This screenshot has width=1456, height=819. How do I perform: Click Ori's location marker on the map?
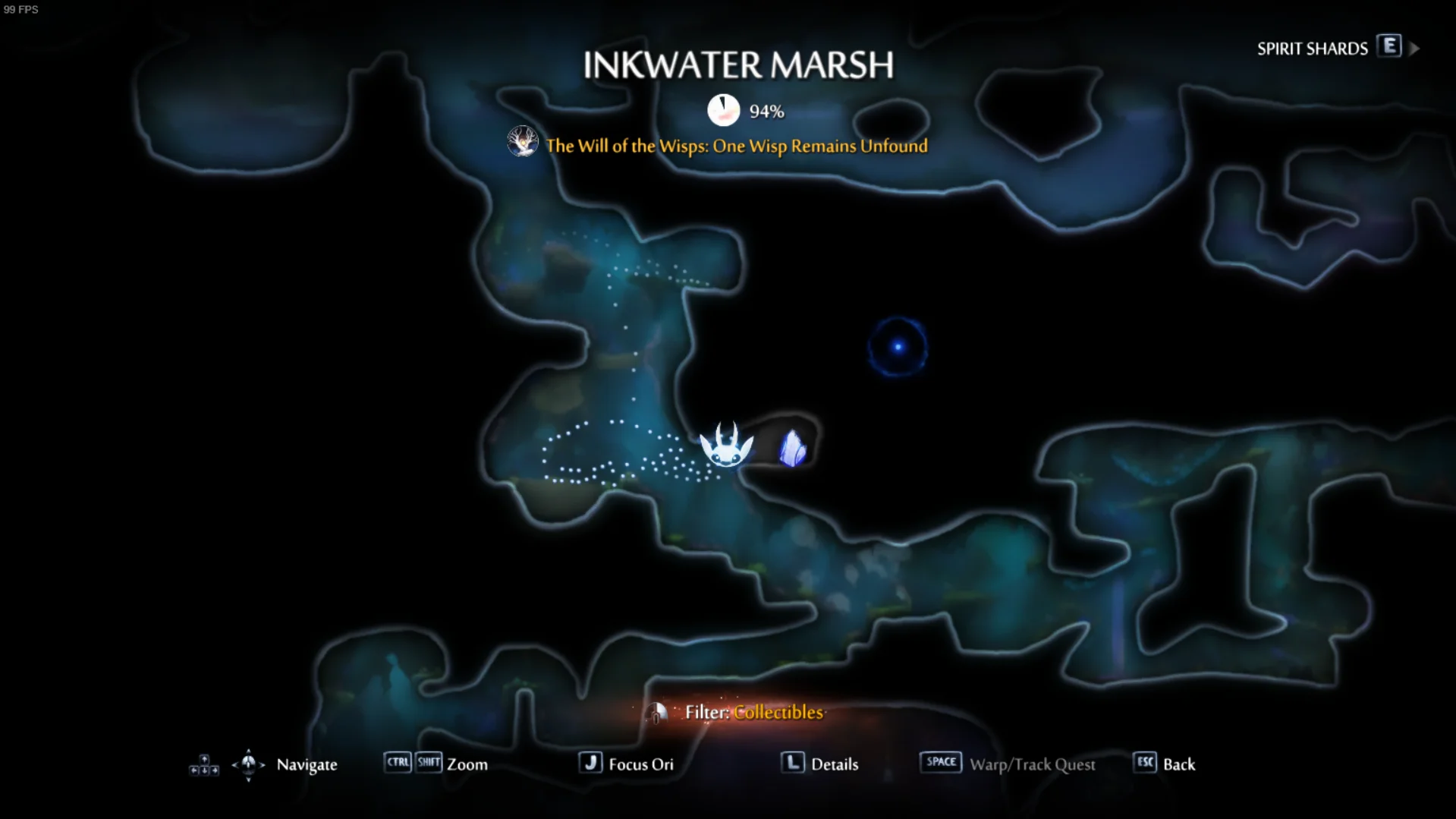click(x=726, y=446)
